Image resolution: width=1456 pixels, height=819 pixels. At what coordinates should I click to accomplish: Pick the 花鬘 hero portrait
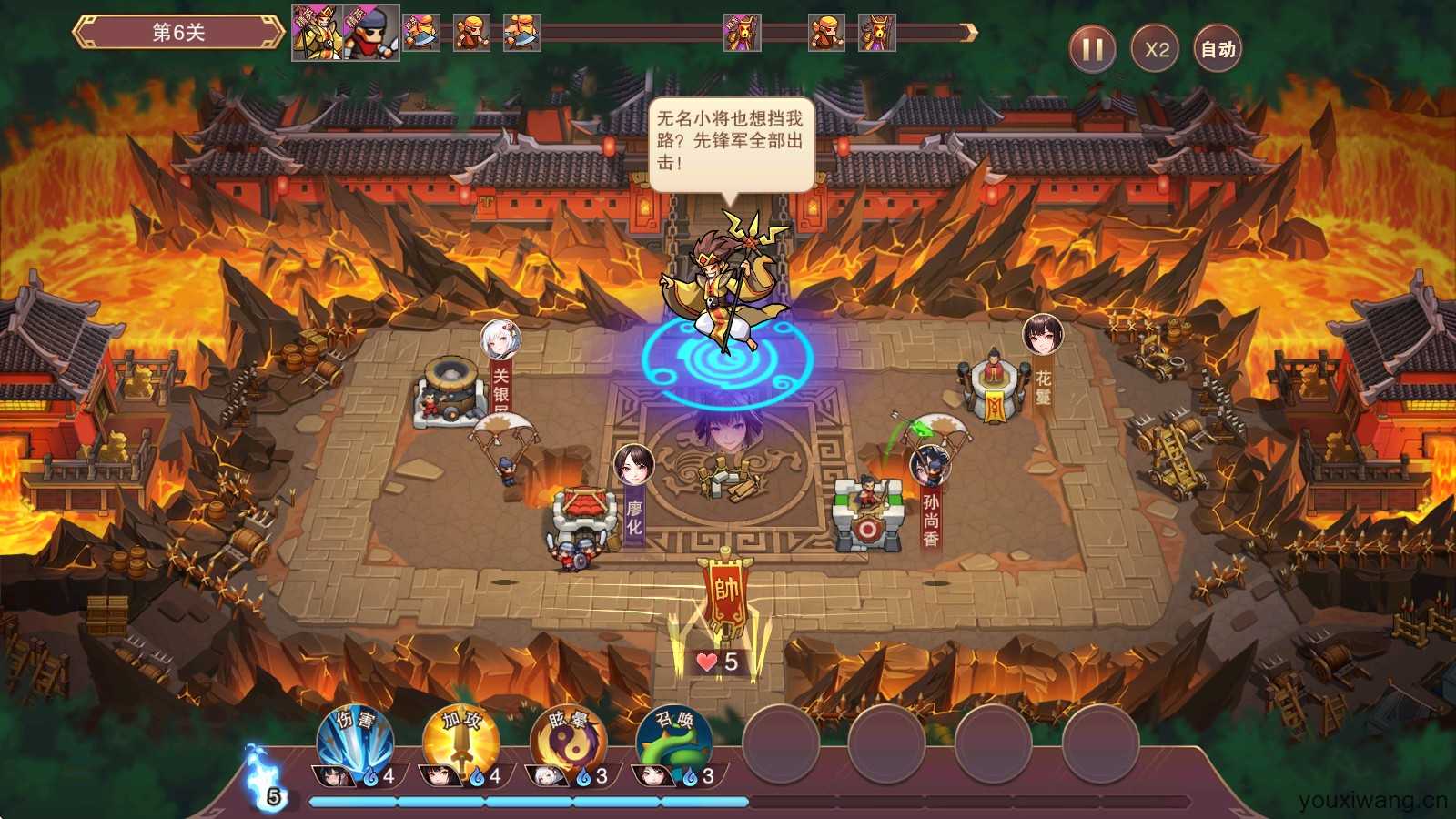1042,334
